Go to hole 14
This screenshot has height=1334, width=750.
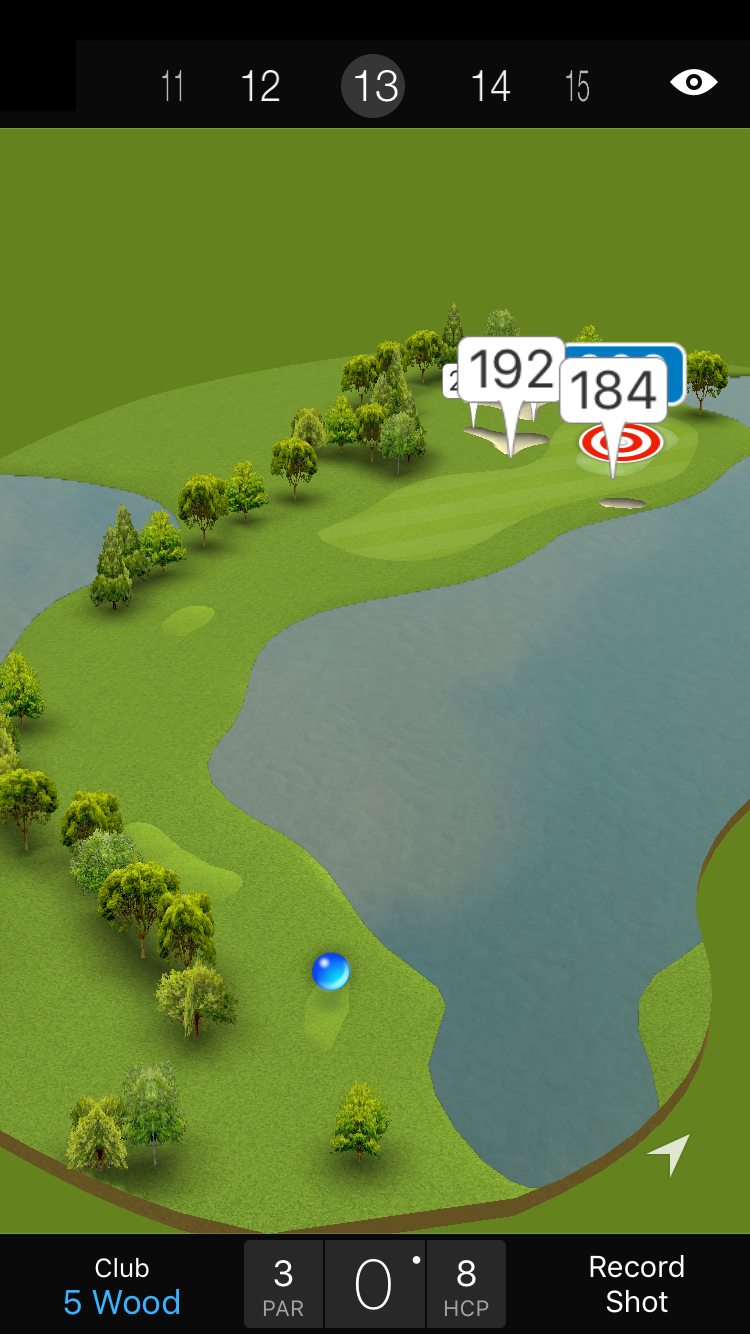click(490, 86)
